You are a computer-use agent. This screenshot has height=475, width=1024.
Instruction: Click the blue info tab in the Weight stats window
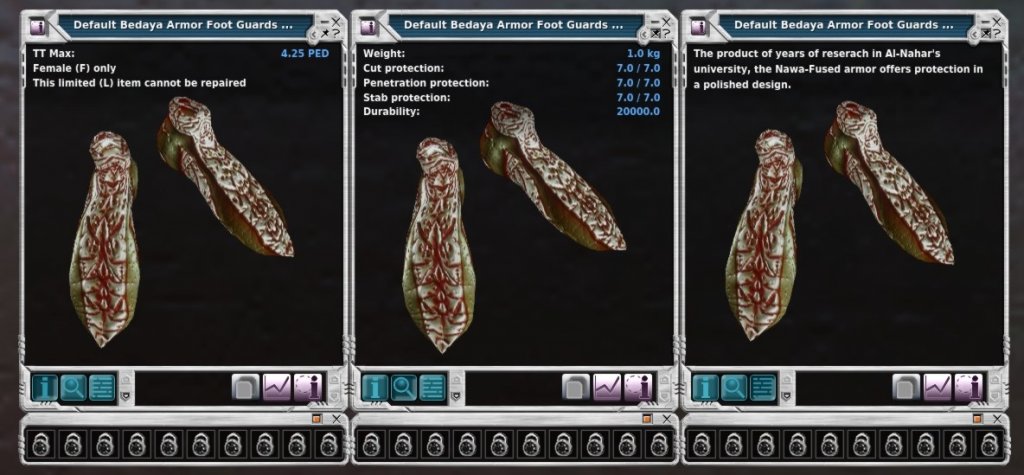(374, 387)
